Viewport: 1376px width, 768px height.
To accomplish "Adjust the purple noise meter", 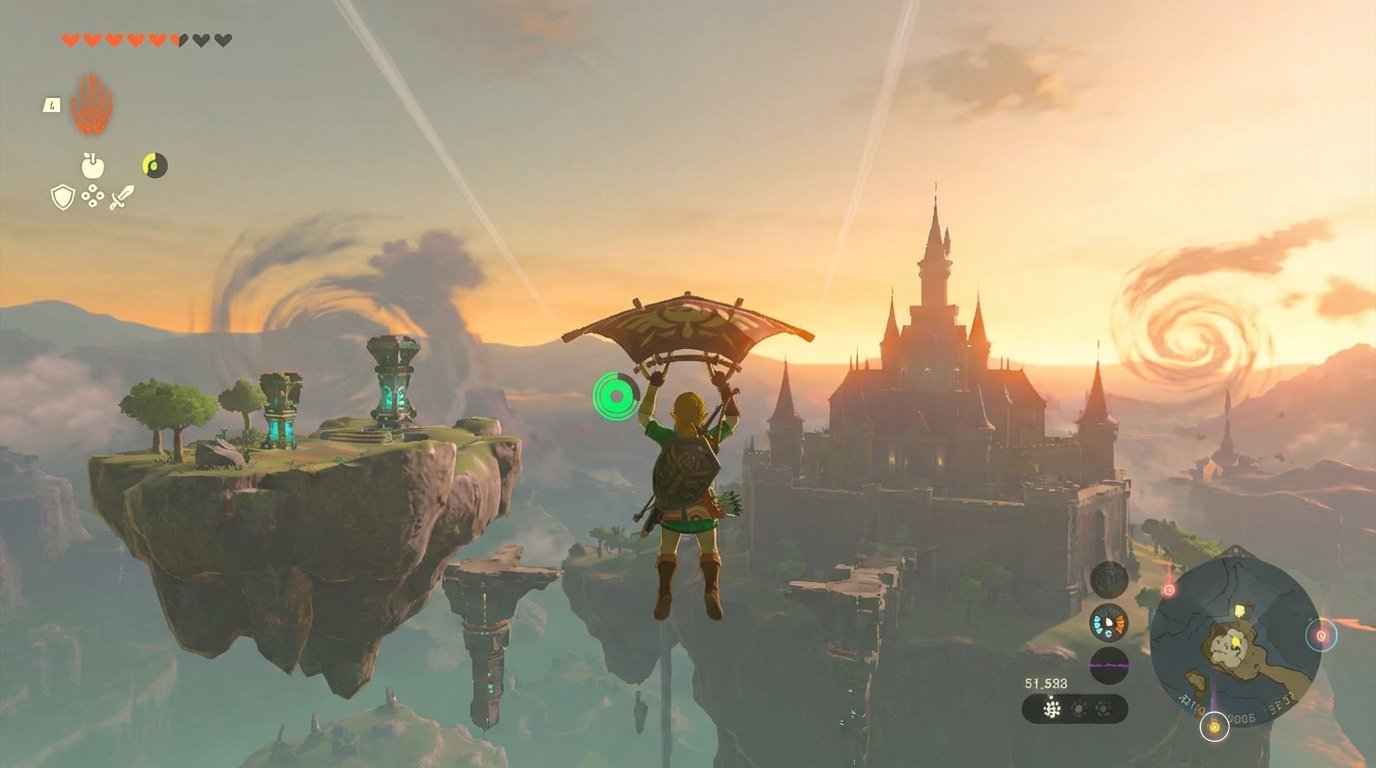I will 1108,665.
